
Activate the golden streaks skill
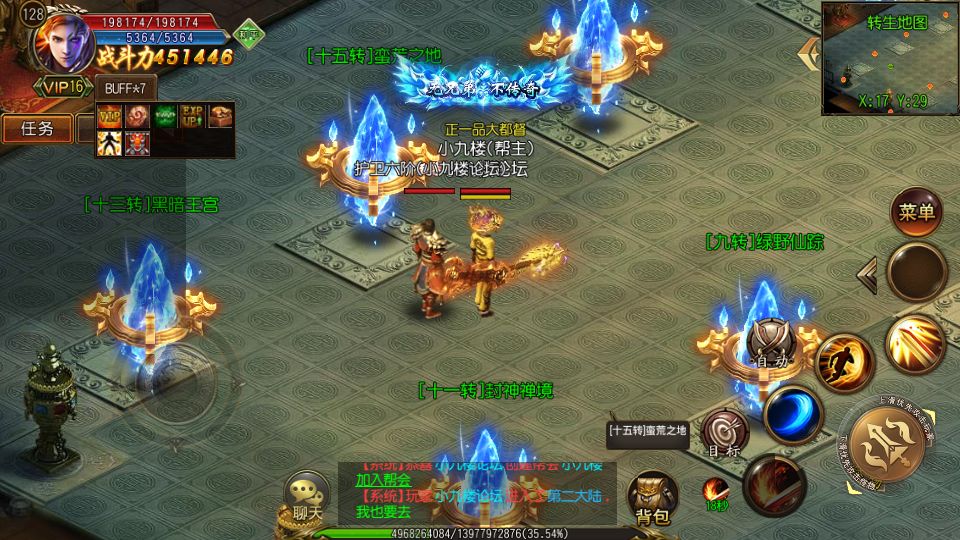[914, 344]
